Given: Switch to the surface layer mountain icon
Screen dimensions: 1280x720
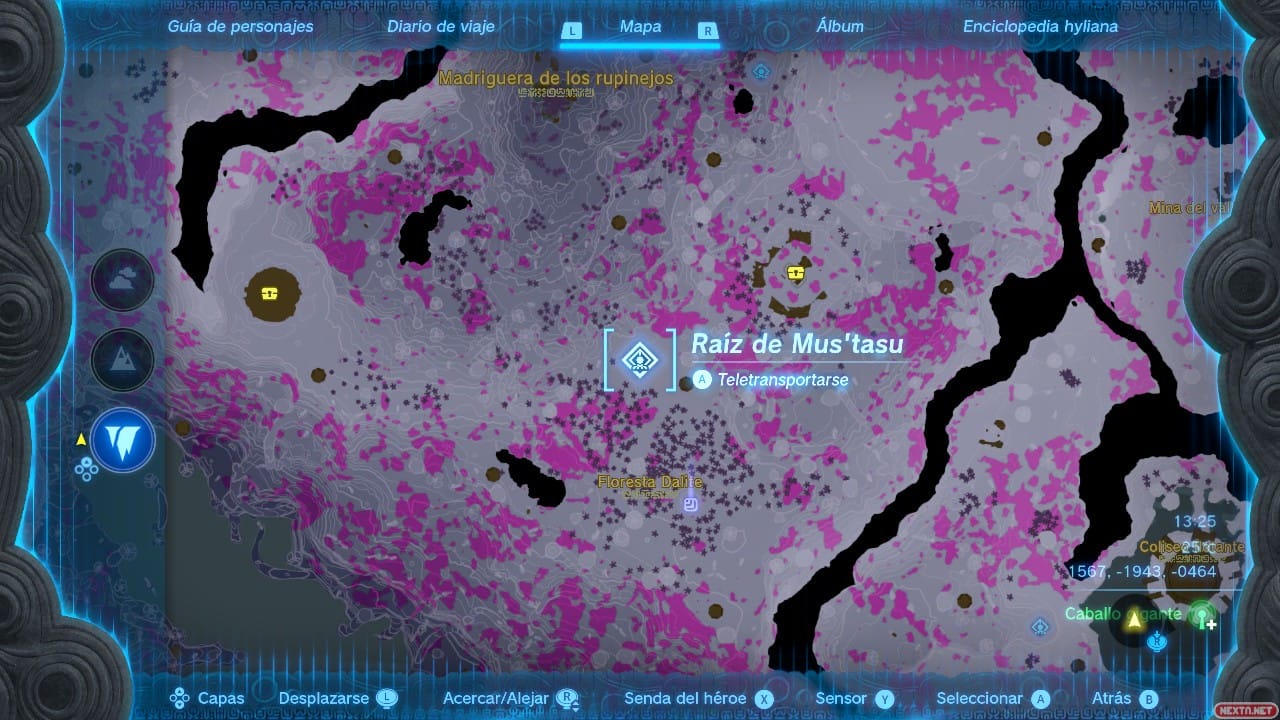Looking at the screenshot, I should pyautogui.click(x=123, y=360).
